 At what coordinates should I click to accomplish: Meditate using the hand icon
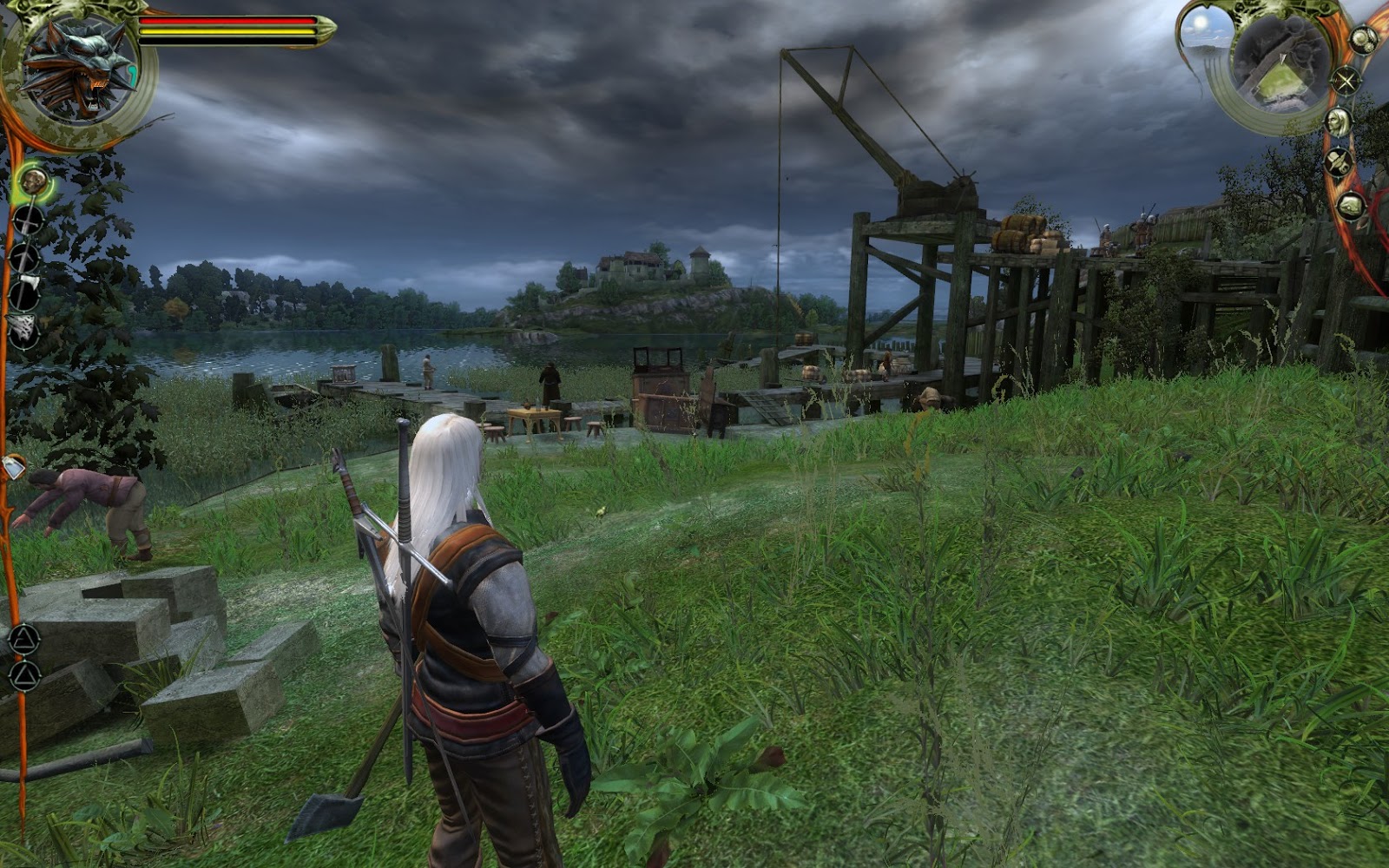[x=1350, y=204]
